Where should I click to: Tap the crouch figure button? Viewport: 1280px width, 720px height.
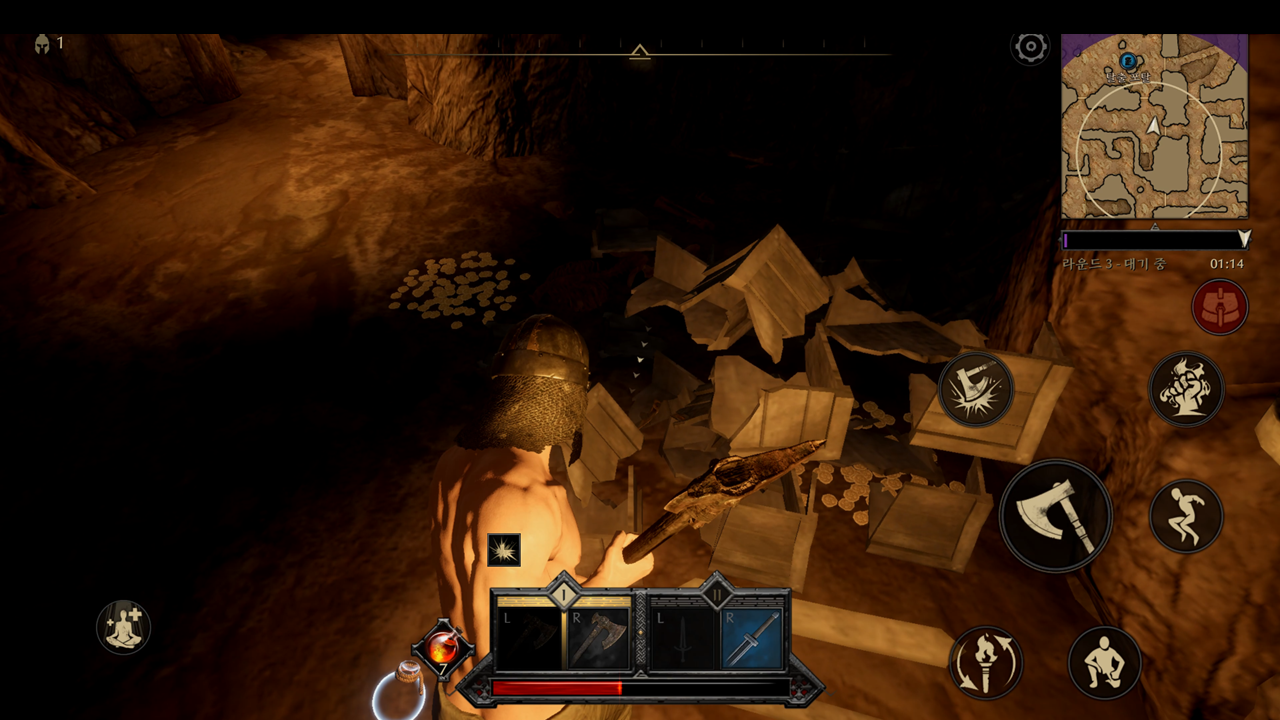pyautogui.click(x=1105, y=662)
